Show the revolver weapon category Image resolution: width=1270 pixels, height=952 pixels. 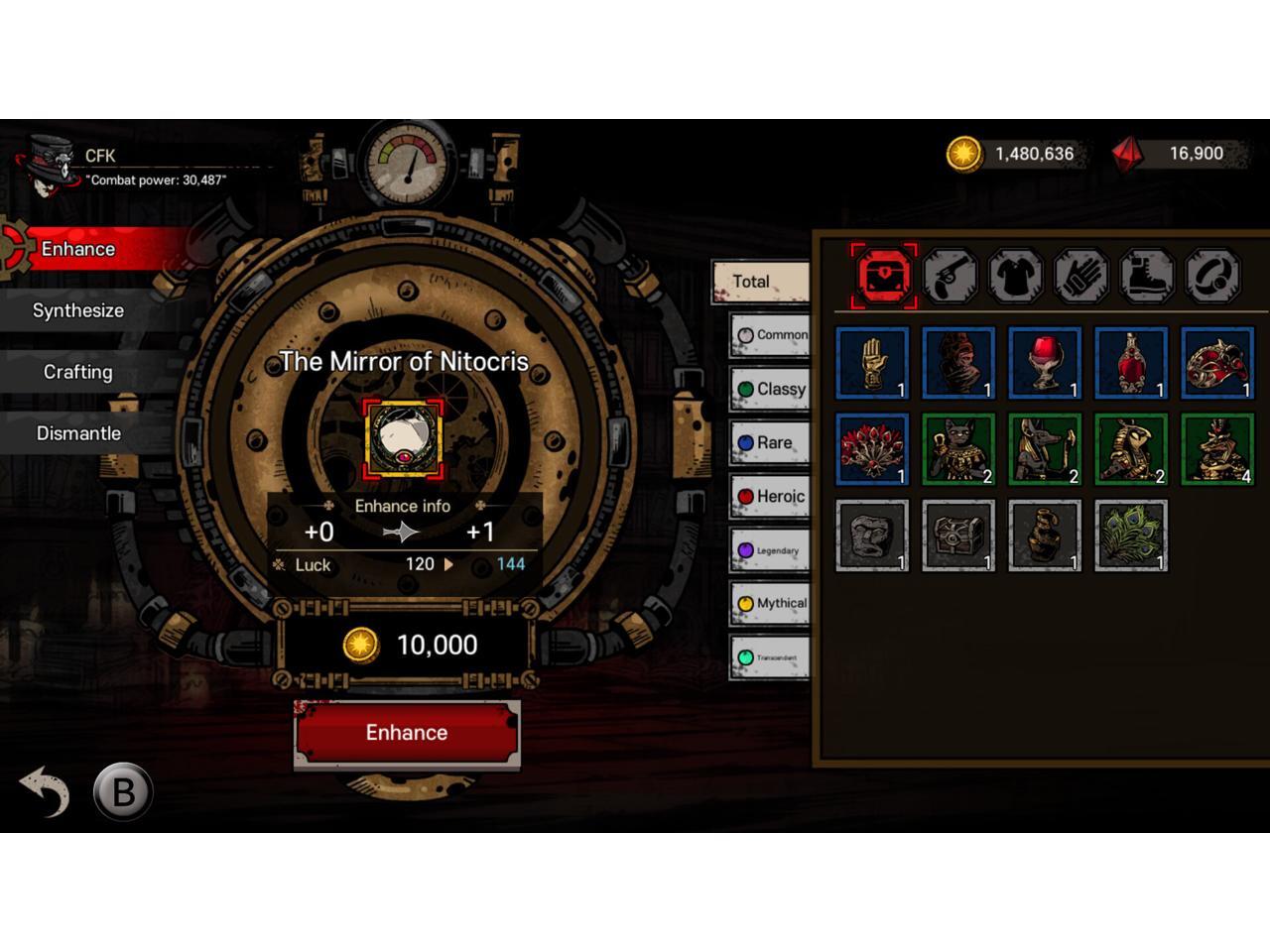pyautogui.click(x=950, y=276)
